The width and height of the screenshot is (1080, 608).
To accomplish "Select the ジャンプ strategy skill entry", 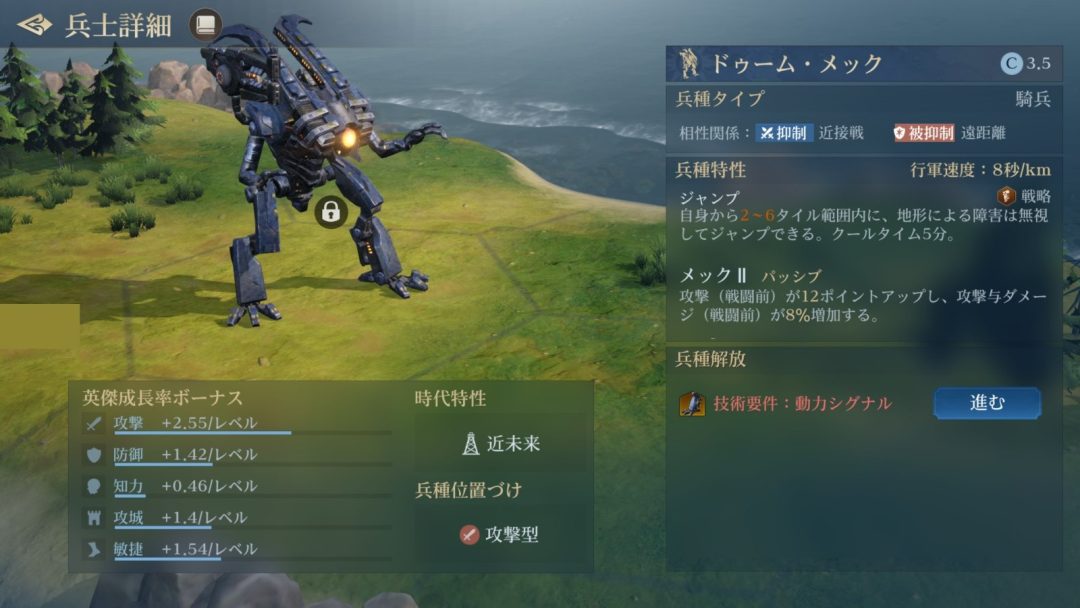I will tap(864, 217).
